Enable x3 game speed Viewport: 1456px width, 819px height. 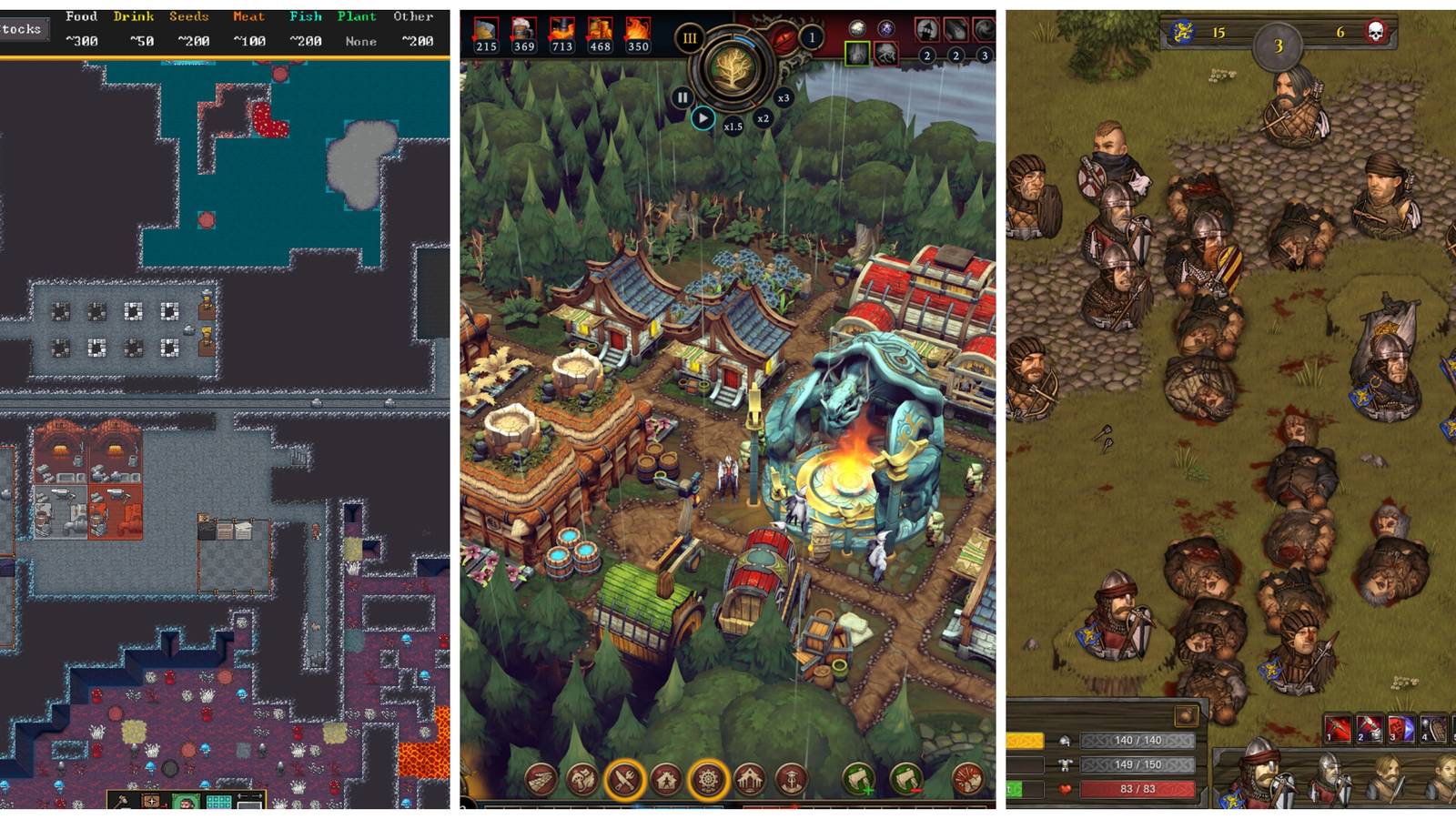tap(783, 98)
